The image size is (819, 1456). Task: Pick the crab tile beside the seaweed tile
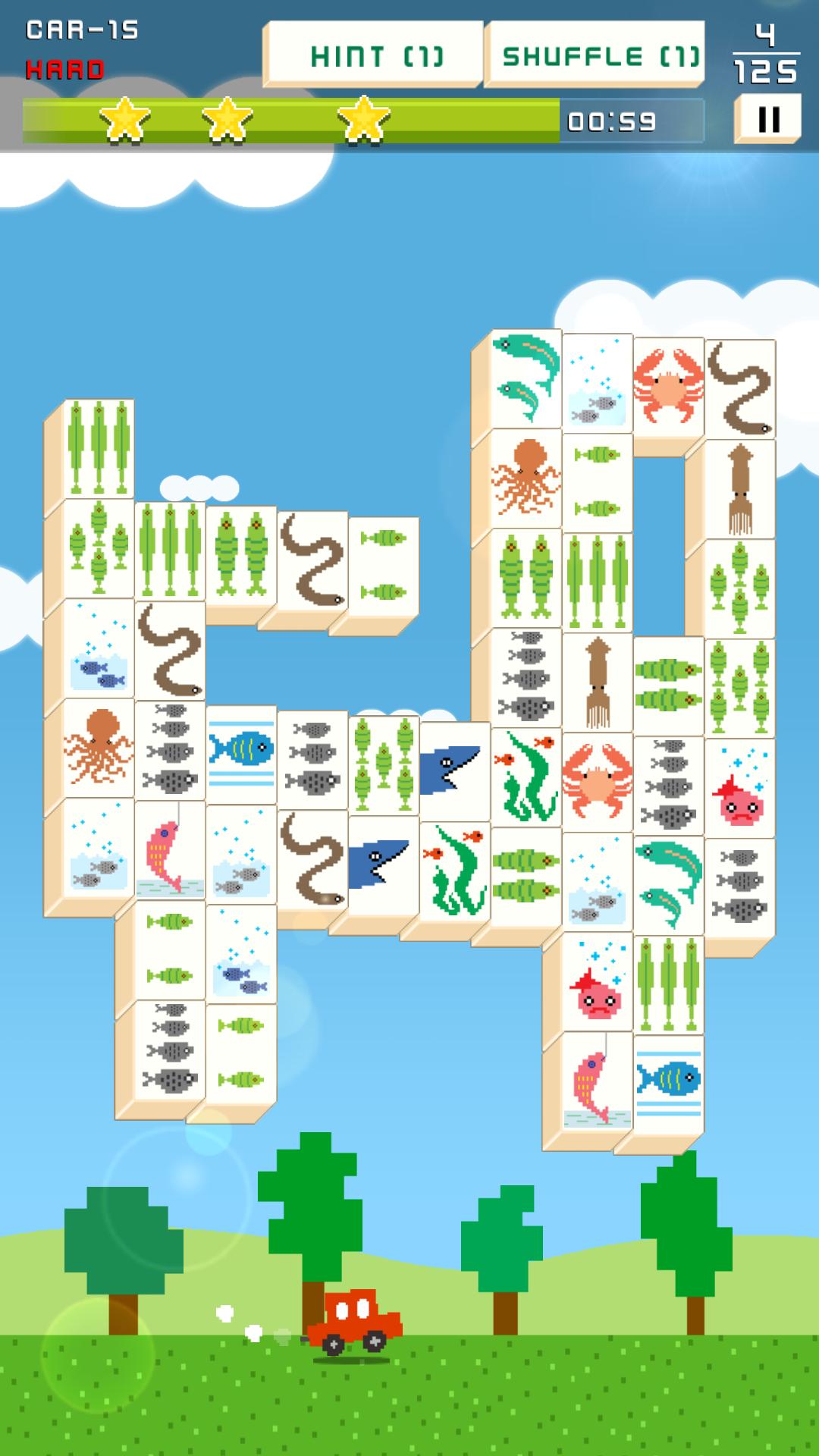[598, 783]
